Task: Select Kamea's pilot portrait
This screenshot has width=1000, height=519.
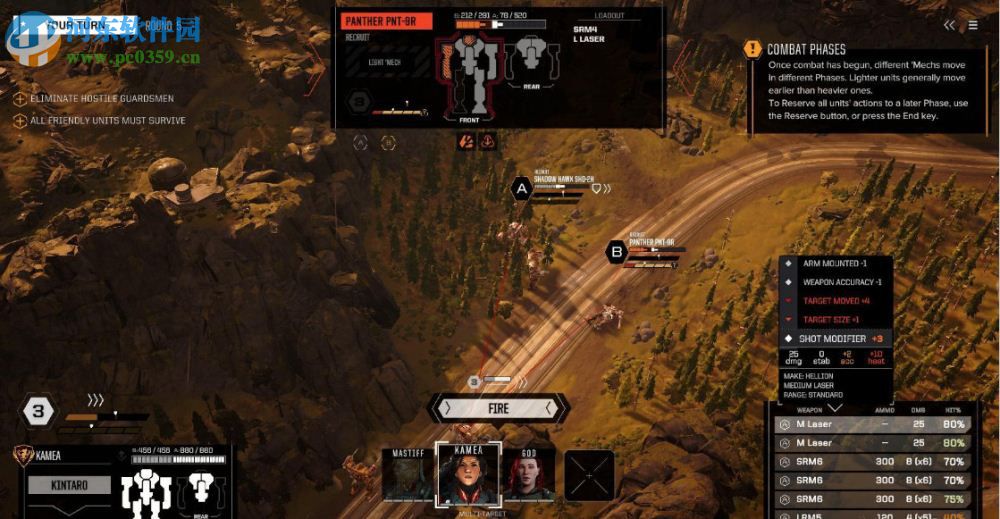Action: (x=468, y=476)
